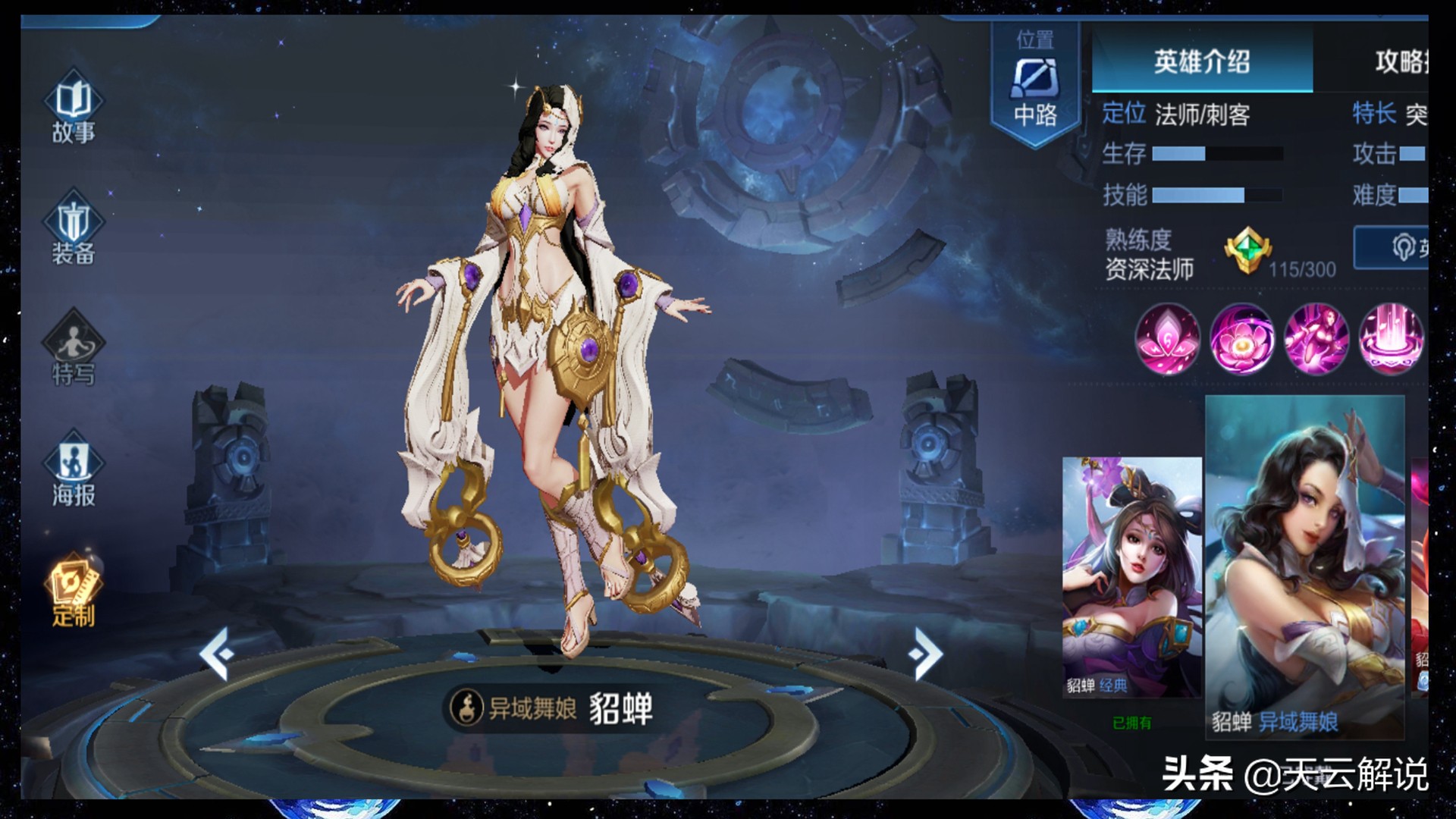Open the 装备 equipment menu

point(73,229)
